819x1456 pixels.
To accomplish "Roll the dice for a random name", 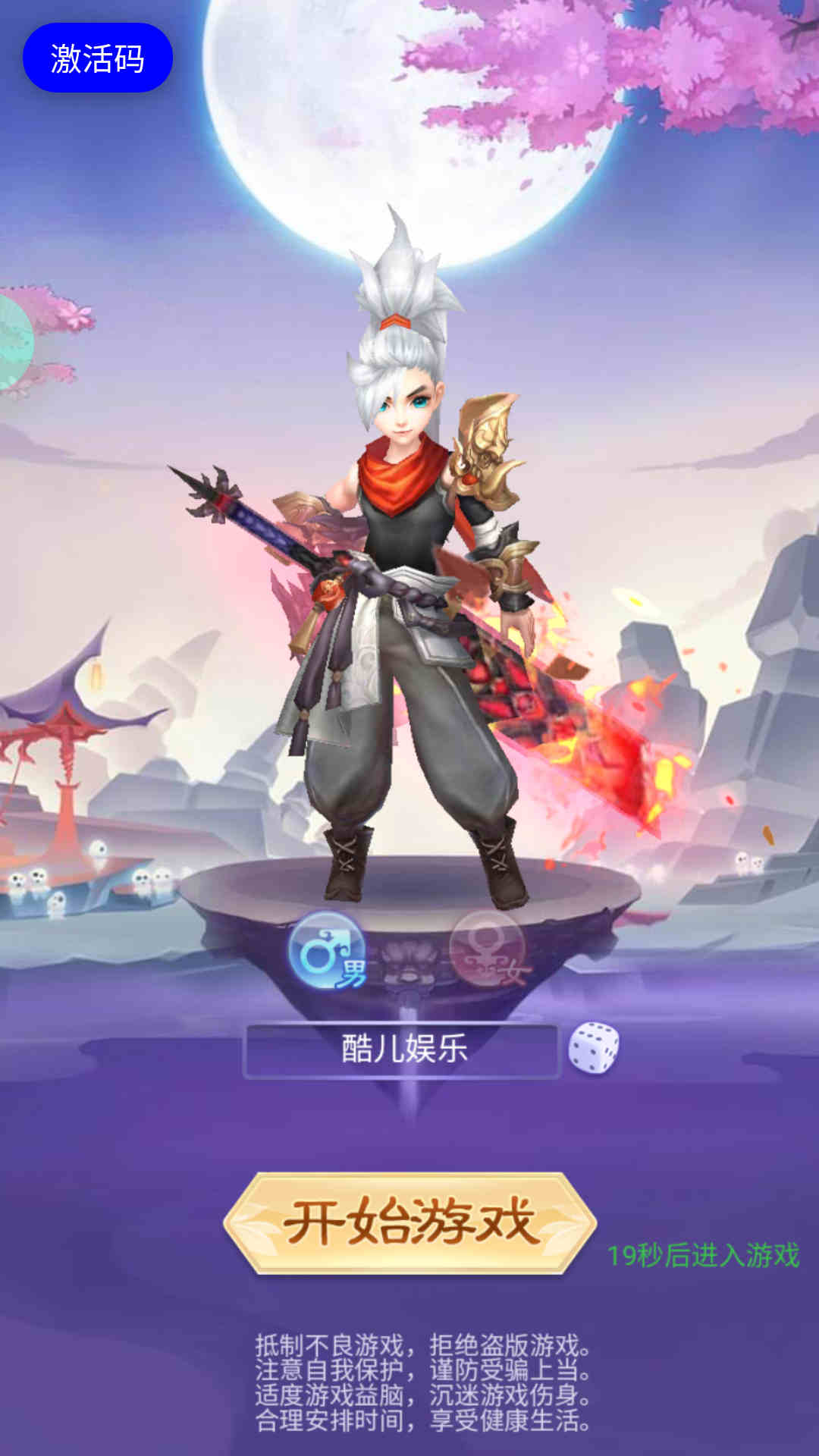I will tap(594, 1048).
